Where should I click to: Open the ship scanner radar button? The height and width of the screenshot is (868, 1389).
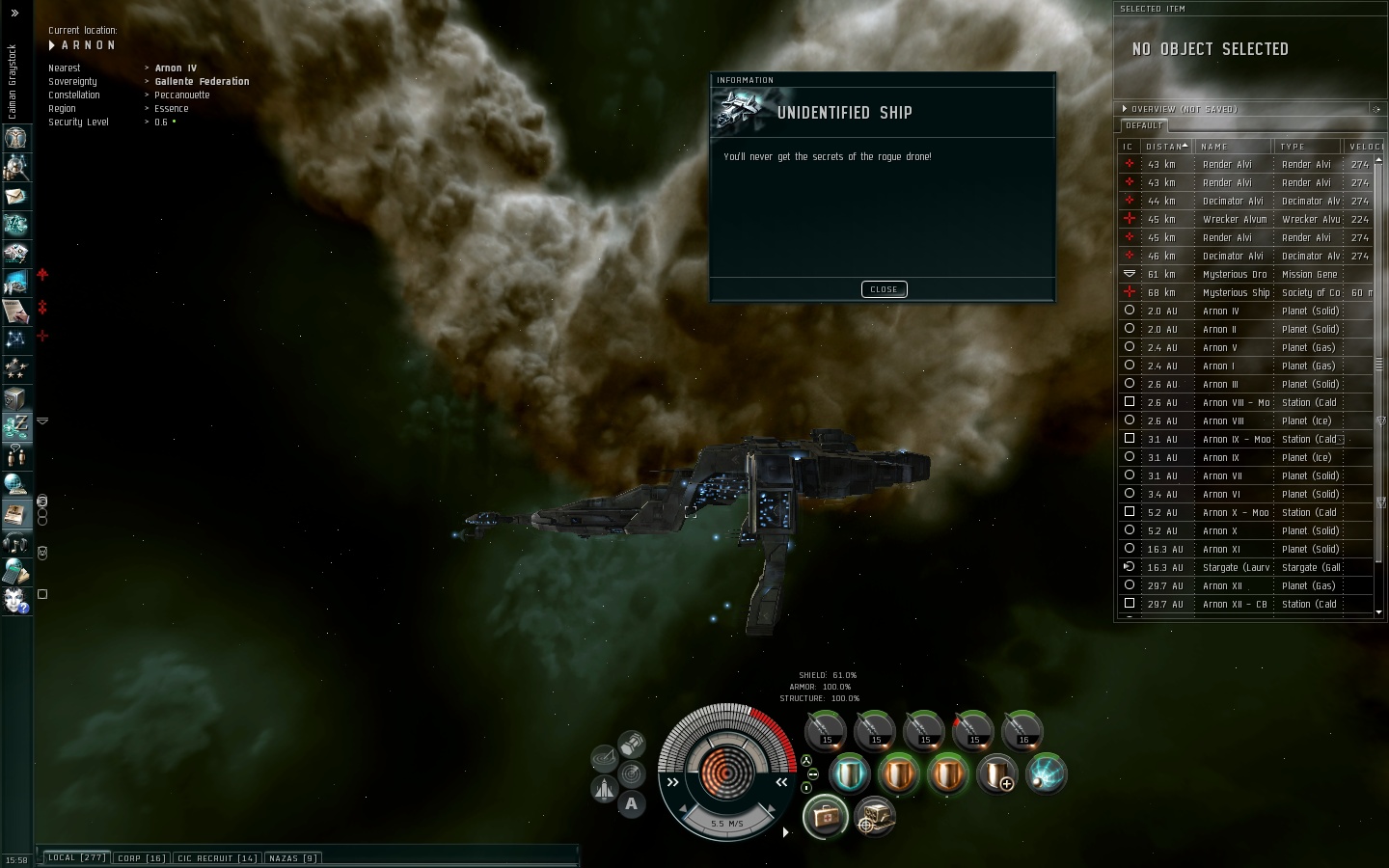631,773
